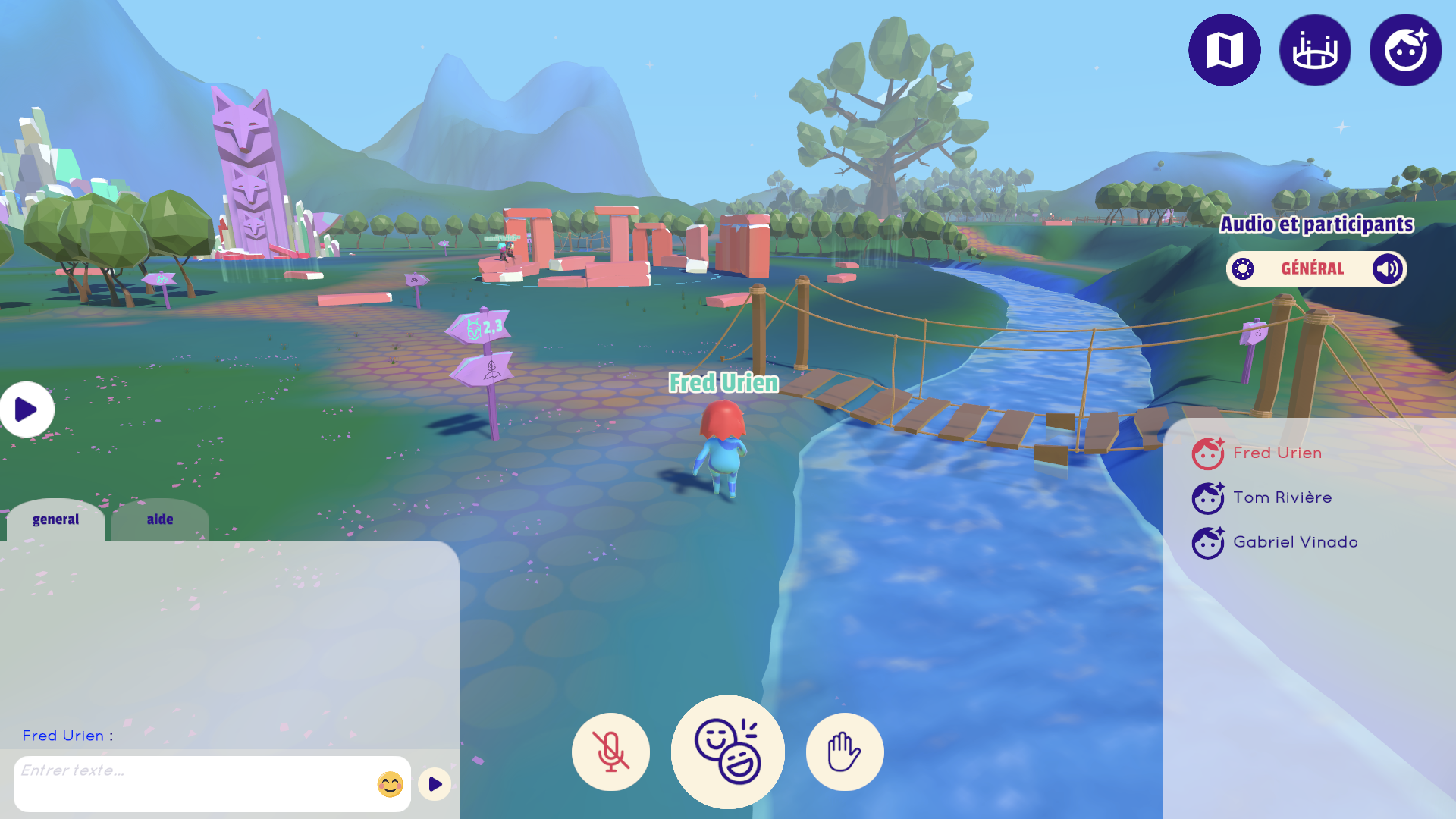The height and width of the screenshot is (819, 1456).
Task: Switch to the aide chat tab
Action: [x=160, y=519]
